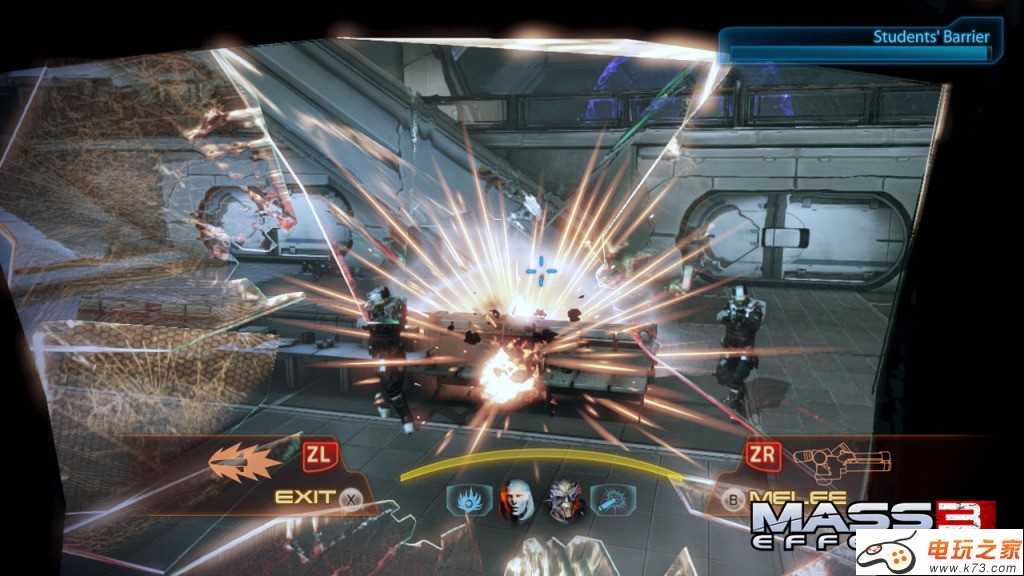Select the mech cannon weapon icon
Viewport: 1024px width, 576px height.
[x=842, y=461]
